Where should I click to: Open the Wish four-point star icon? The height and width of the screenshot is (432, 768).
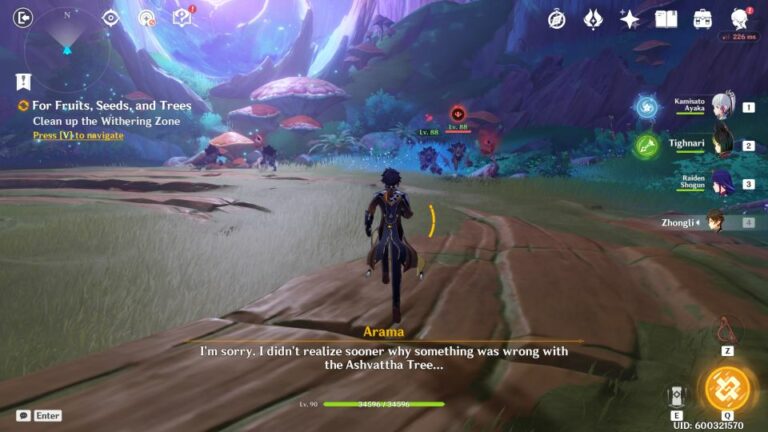pyautogui.click(x=629, y=19)
